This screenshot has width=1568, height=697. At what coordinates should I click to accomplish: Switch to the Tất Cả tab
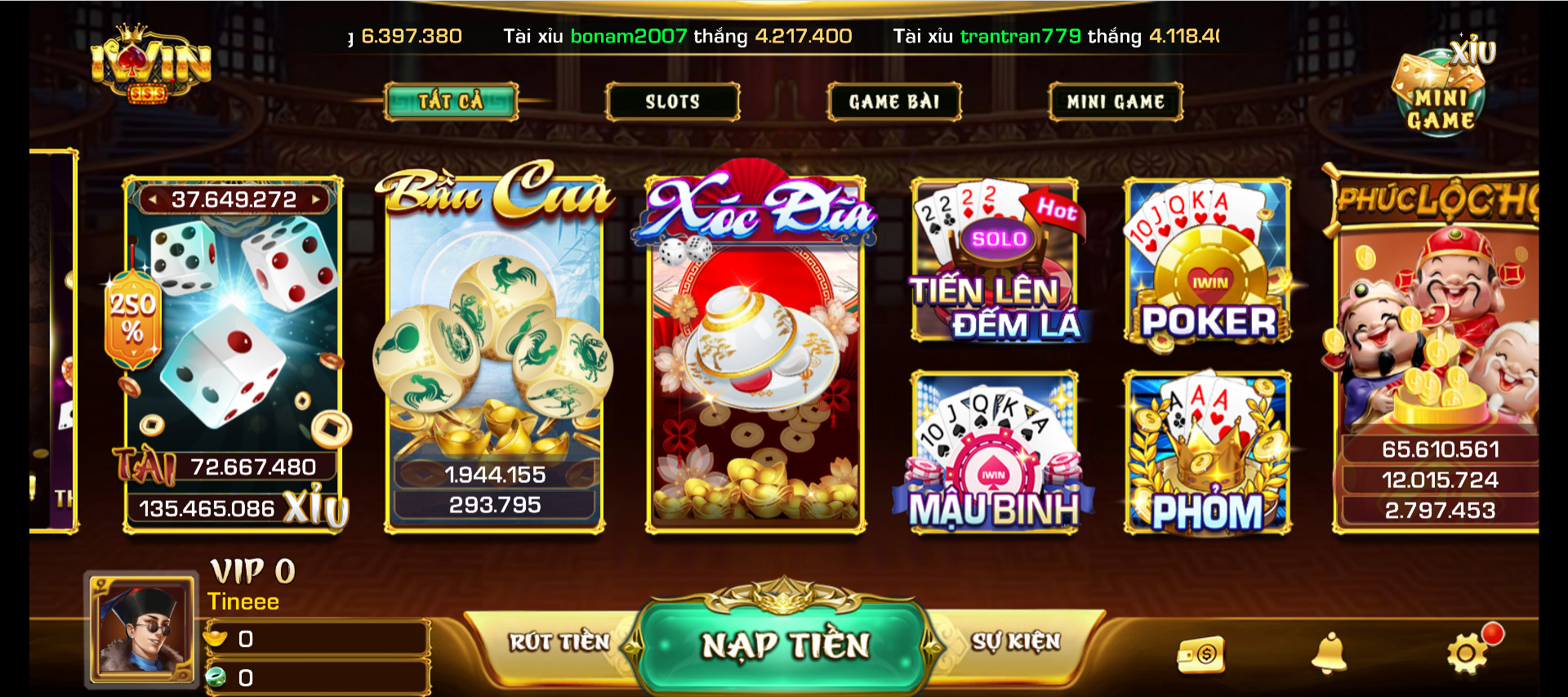click(451, 101)
